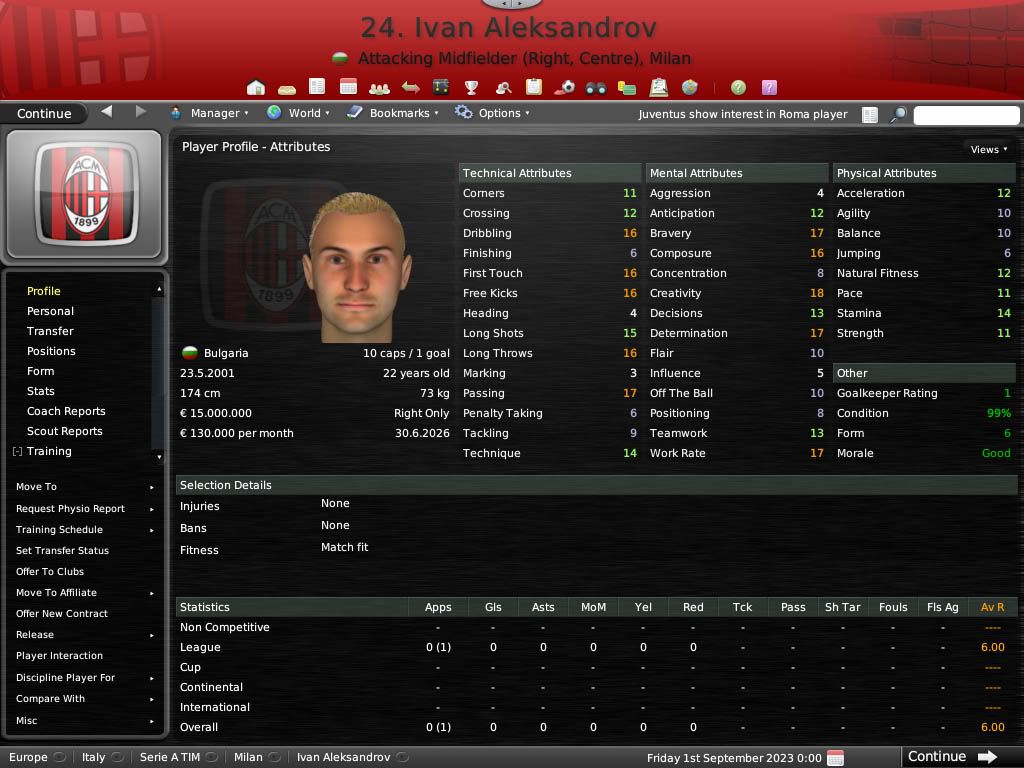The height and width of the screenshot is (768, 1024).
Task: Click the home icon in toolbar
Action: (256, 88)
